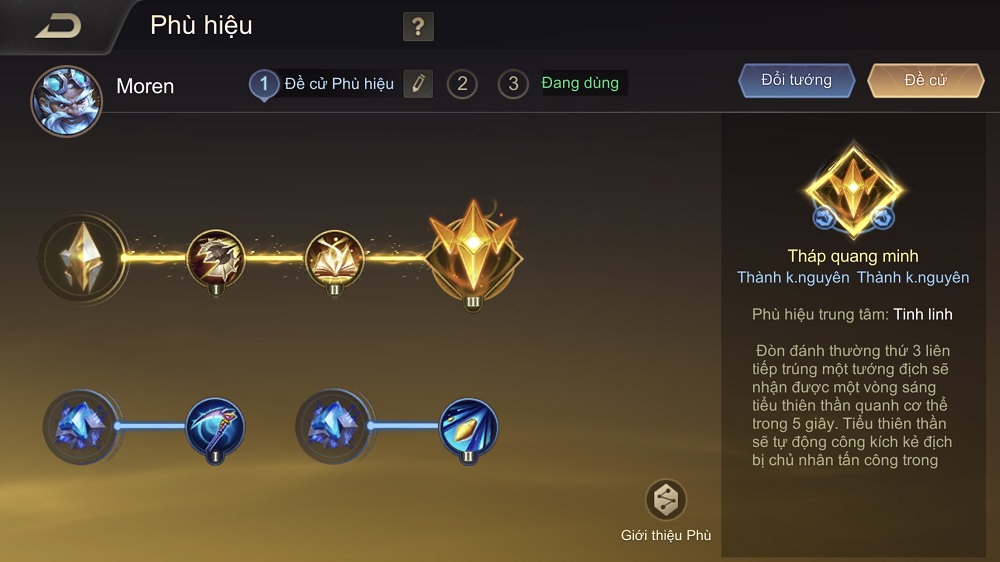Tap the Đề cử recommend button
1000x562 pixels.
[925, 81]
